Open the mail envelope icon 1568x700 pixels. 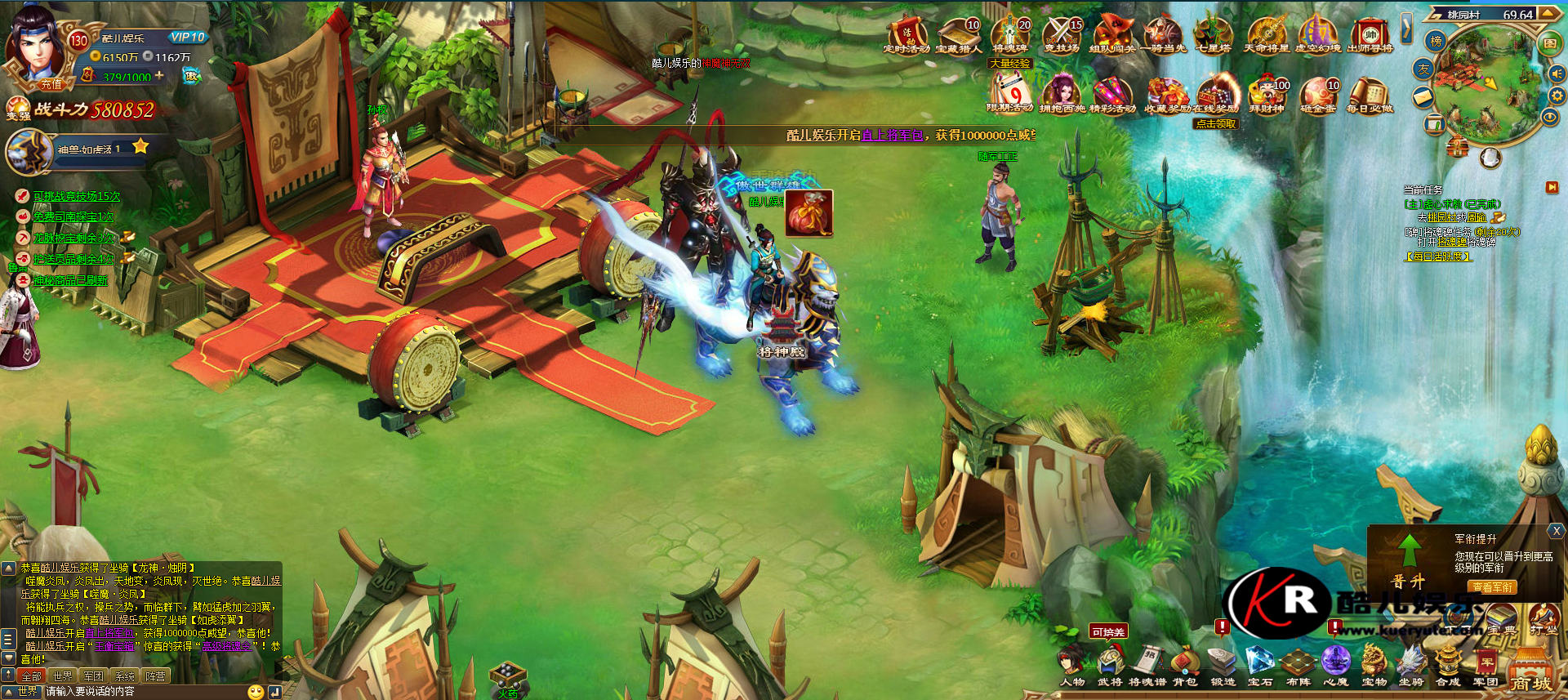(x=1423, y=97)
